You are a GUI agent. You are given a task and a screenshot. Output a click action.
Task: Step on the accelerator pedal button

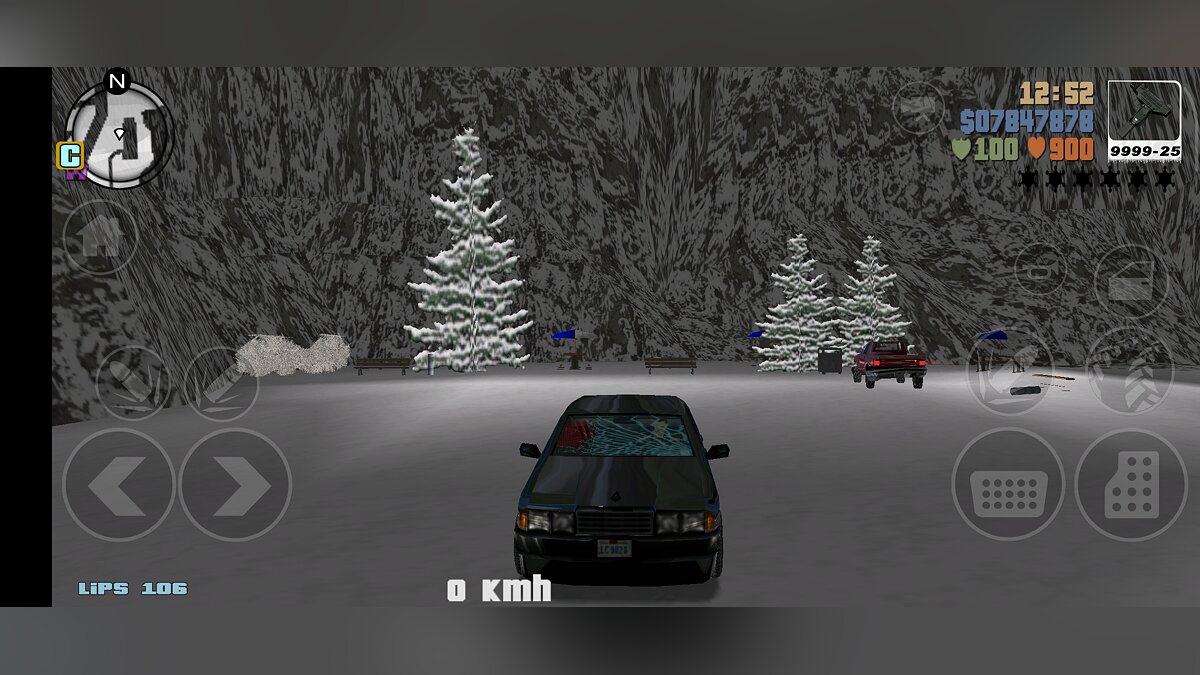1131,485
